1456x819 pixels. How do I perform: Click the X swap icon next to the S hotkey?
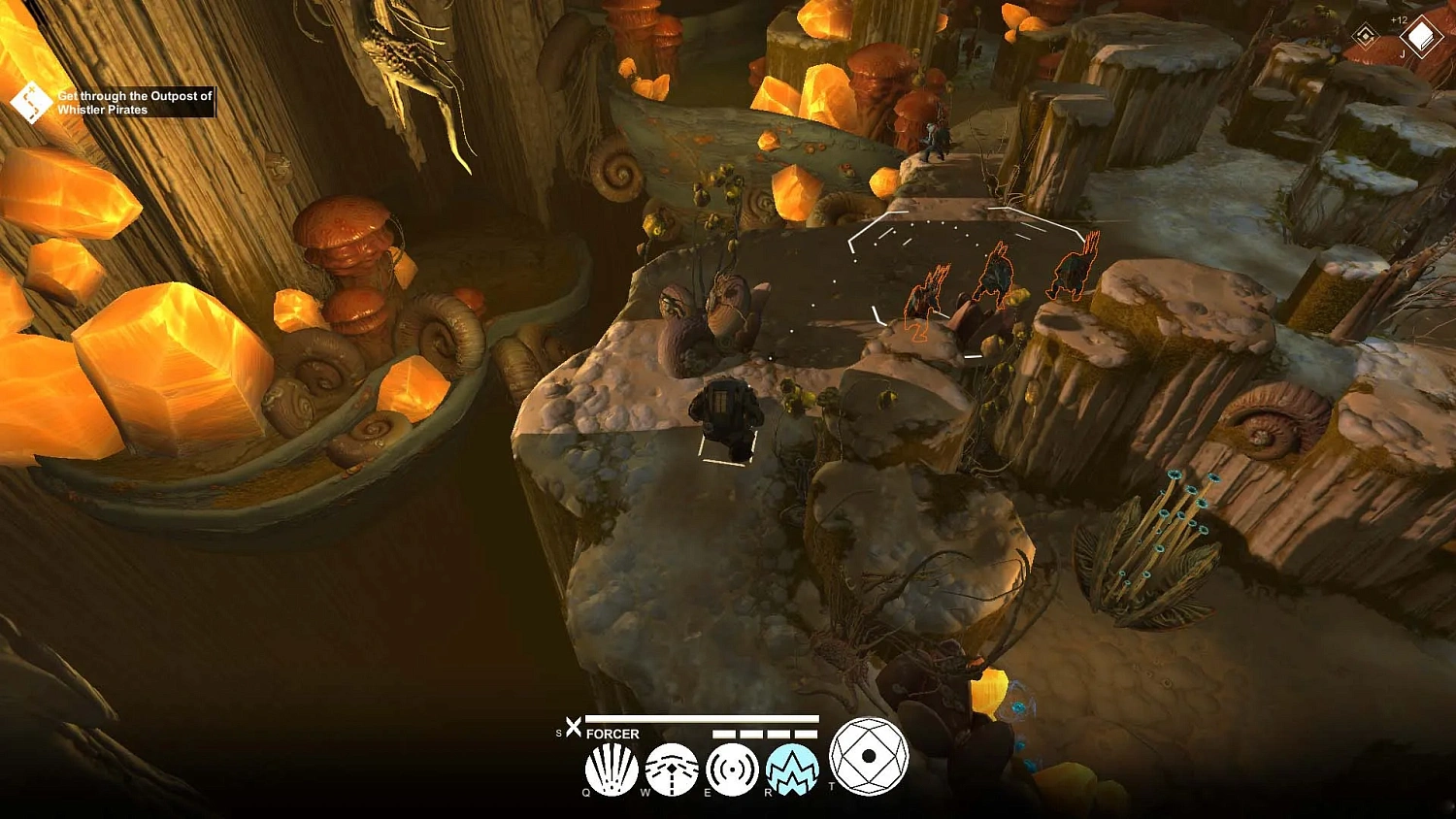[574, 726]
